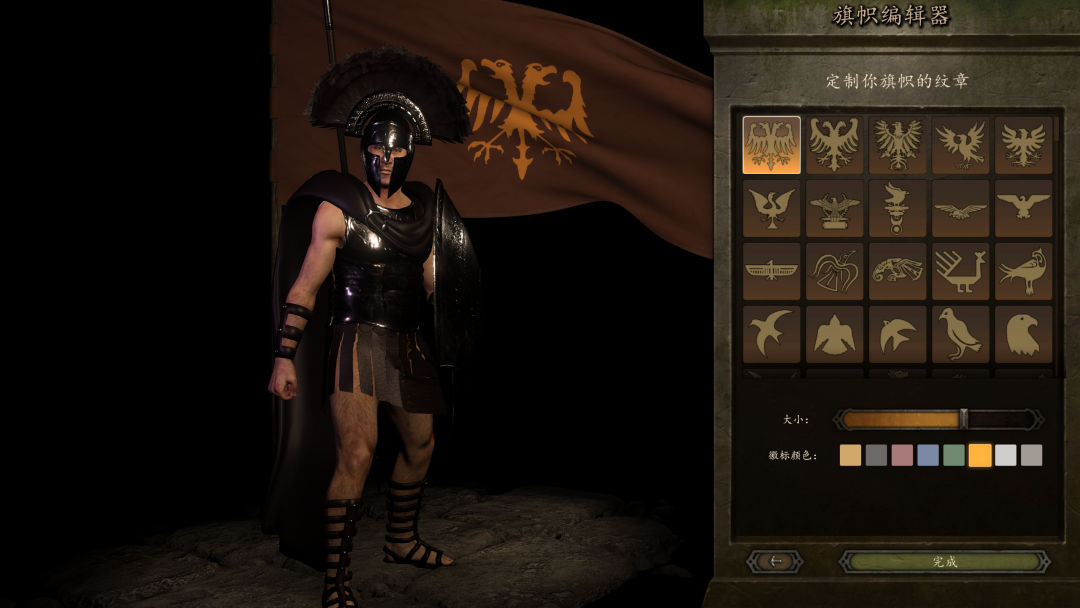Choose the crested bird with curled tail emblem
The height and width of the screenshot is (608, 1080).
click(x=1023, y=271)
